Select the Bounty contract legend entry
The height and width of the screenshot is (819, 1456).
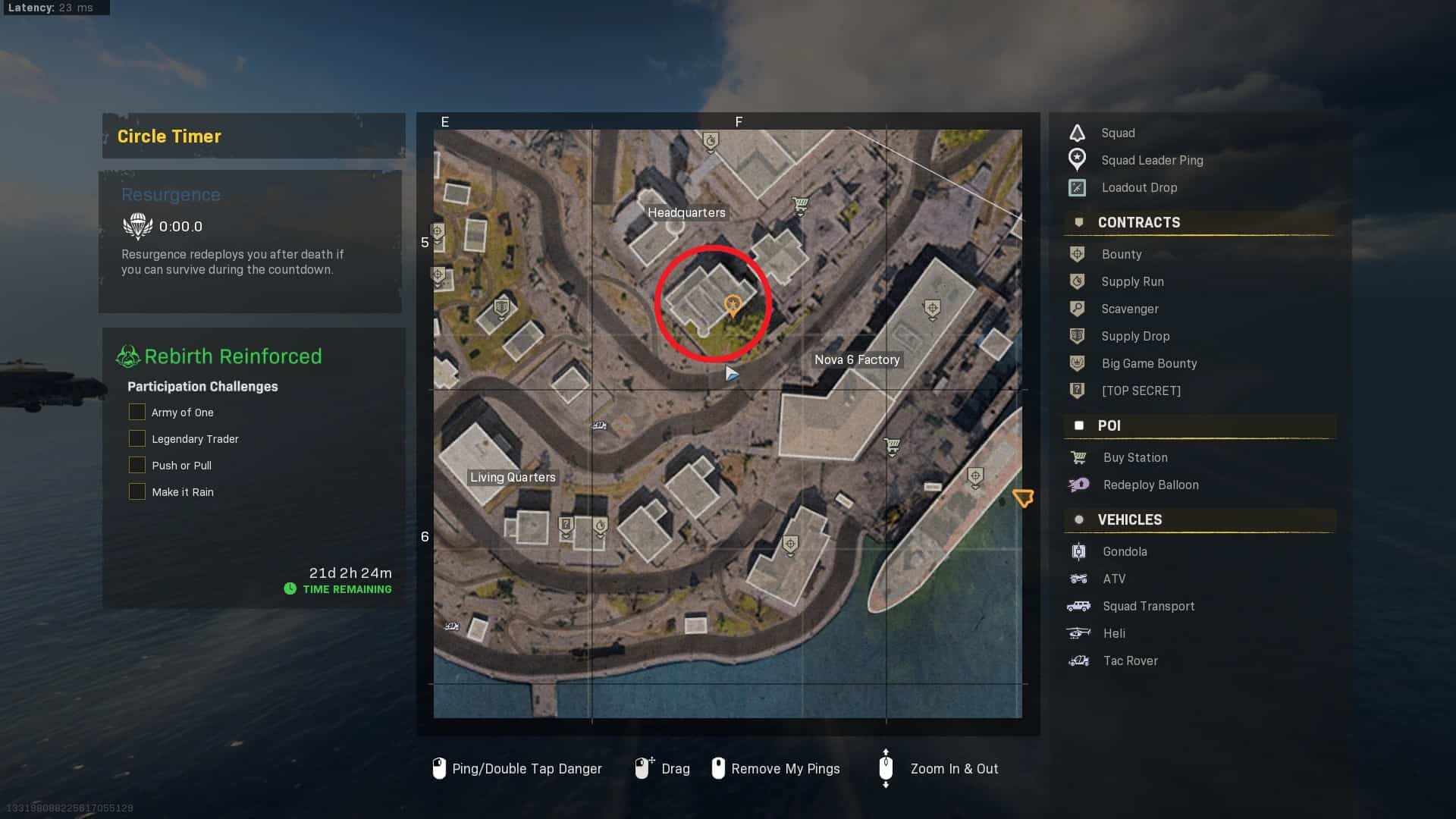pos(1121,254)
